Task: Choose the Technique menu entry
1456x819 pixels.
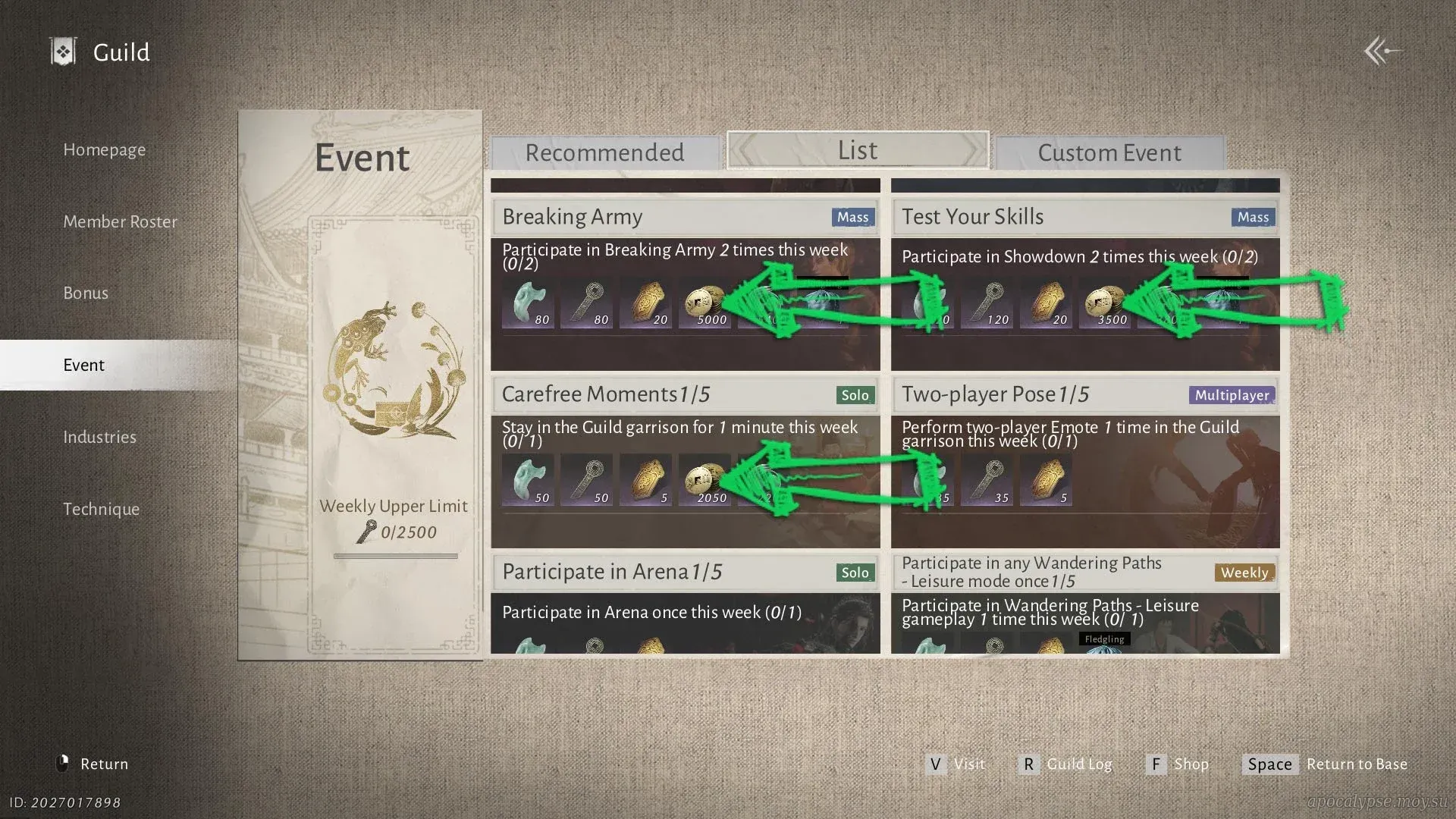Action: pyautogui.click(x=101, y=510)
